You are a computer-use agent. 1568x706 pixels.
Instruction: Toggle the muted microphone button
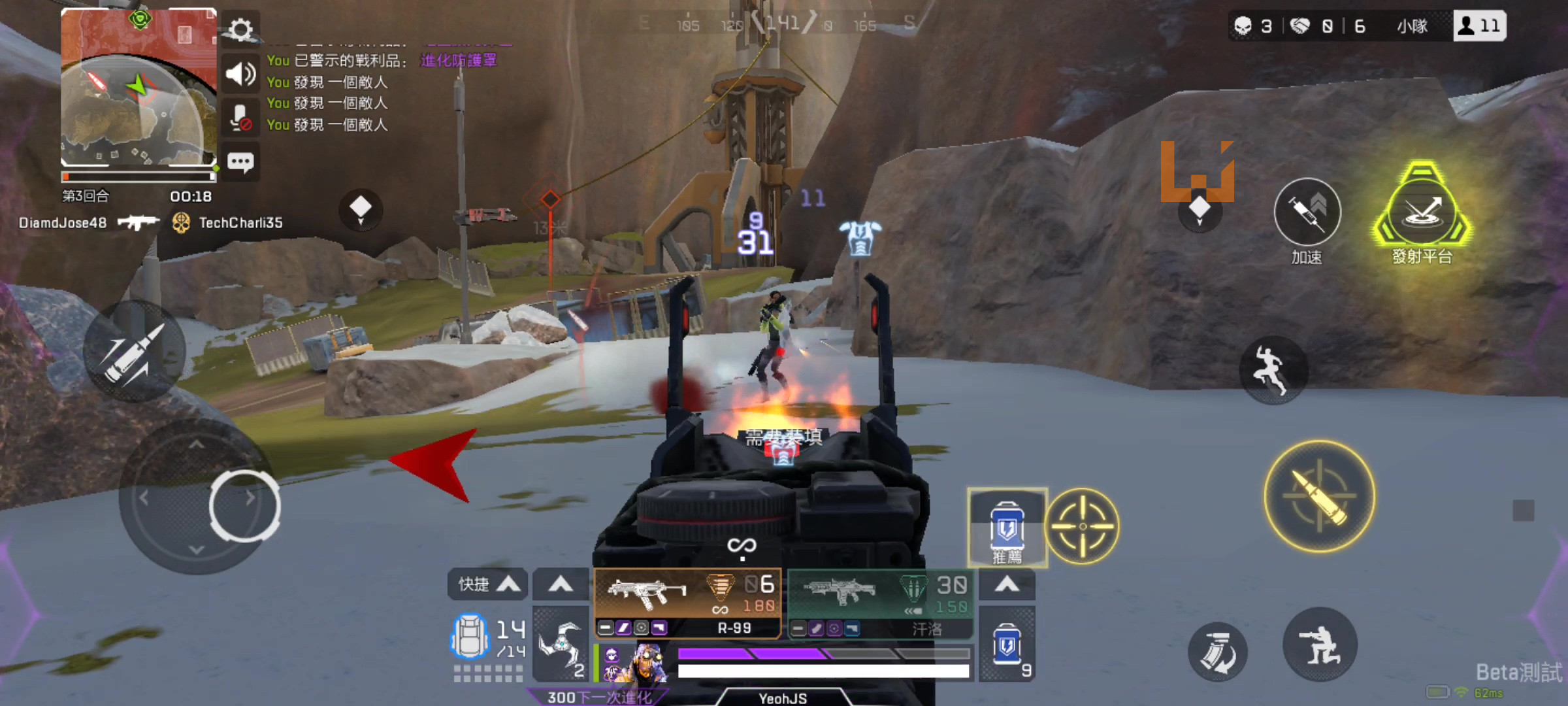pyautogui.click(x=240, y=118)
